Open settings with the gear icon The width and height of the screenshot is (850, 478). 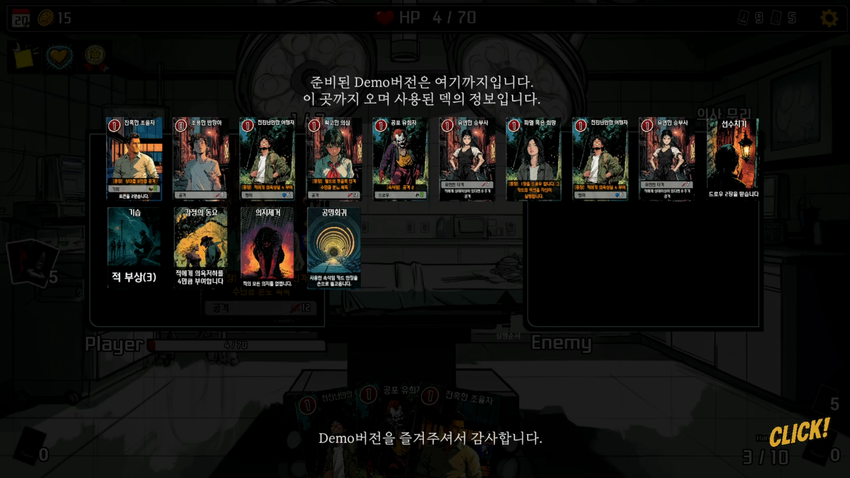(x=829, y=18)
